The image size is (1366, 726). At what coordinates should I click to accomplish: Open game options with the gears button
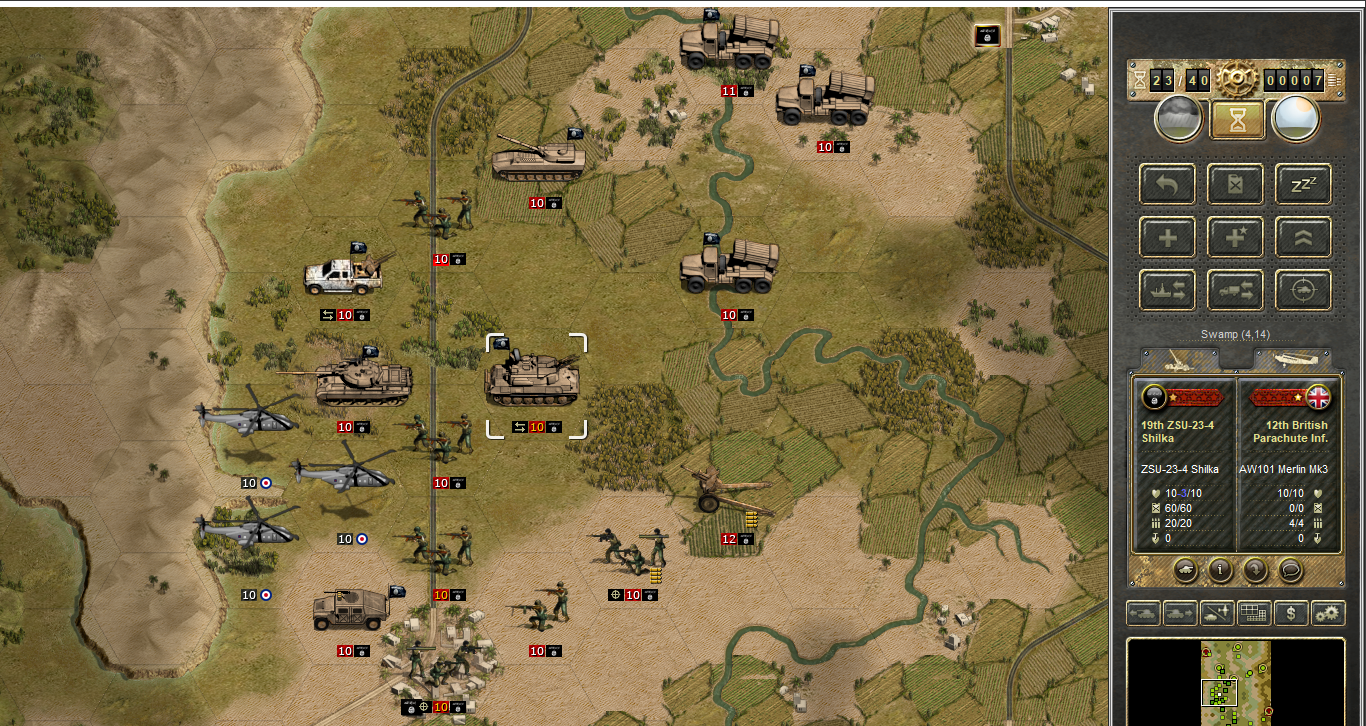(x=1328, y=613)
